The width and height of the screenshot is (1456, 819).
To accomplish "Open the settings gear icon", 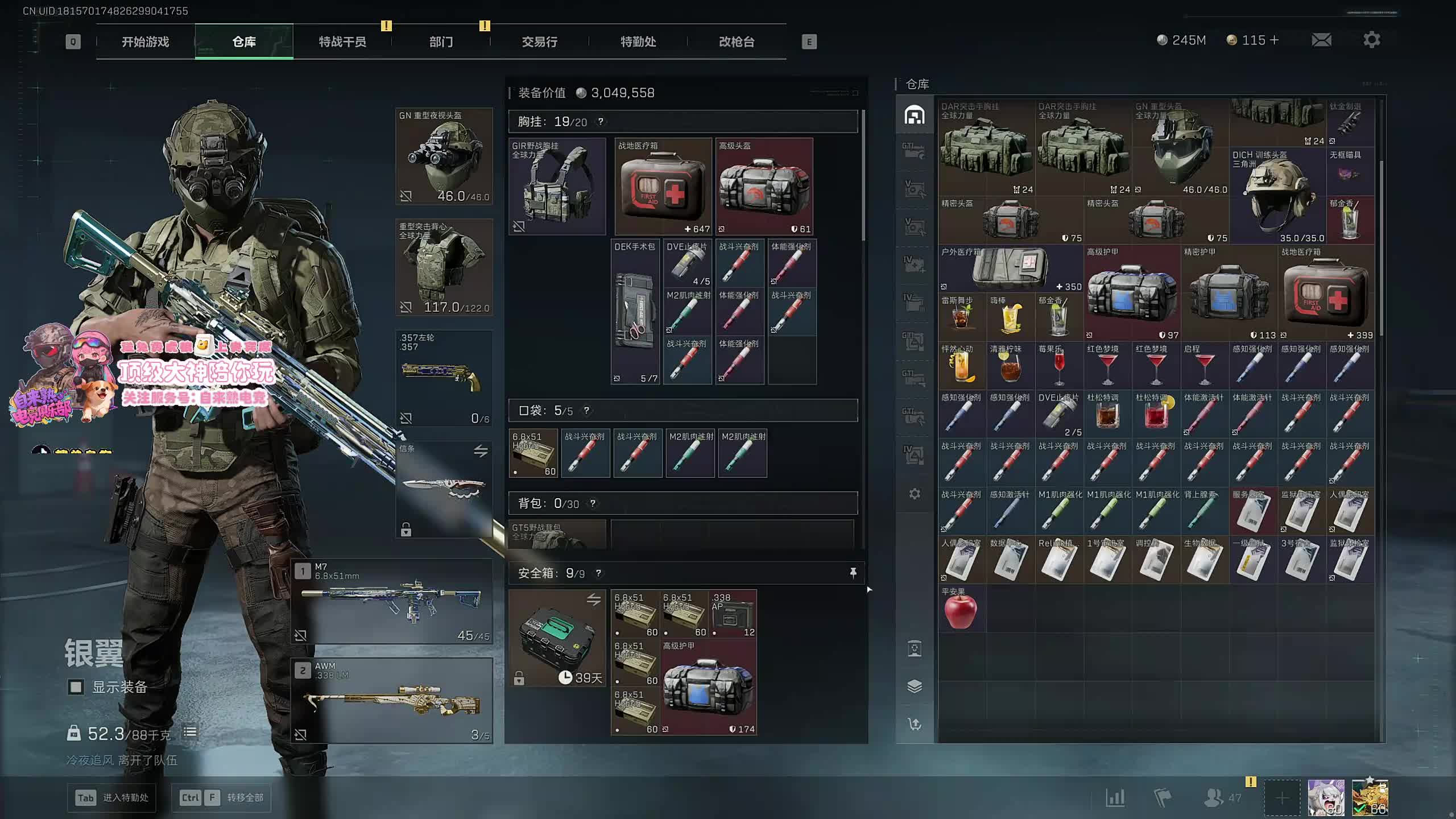I will pos(1371,40).
